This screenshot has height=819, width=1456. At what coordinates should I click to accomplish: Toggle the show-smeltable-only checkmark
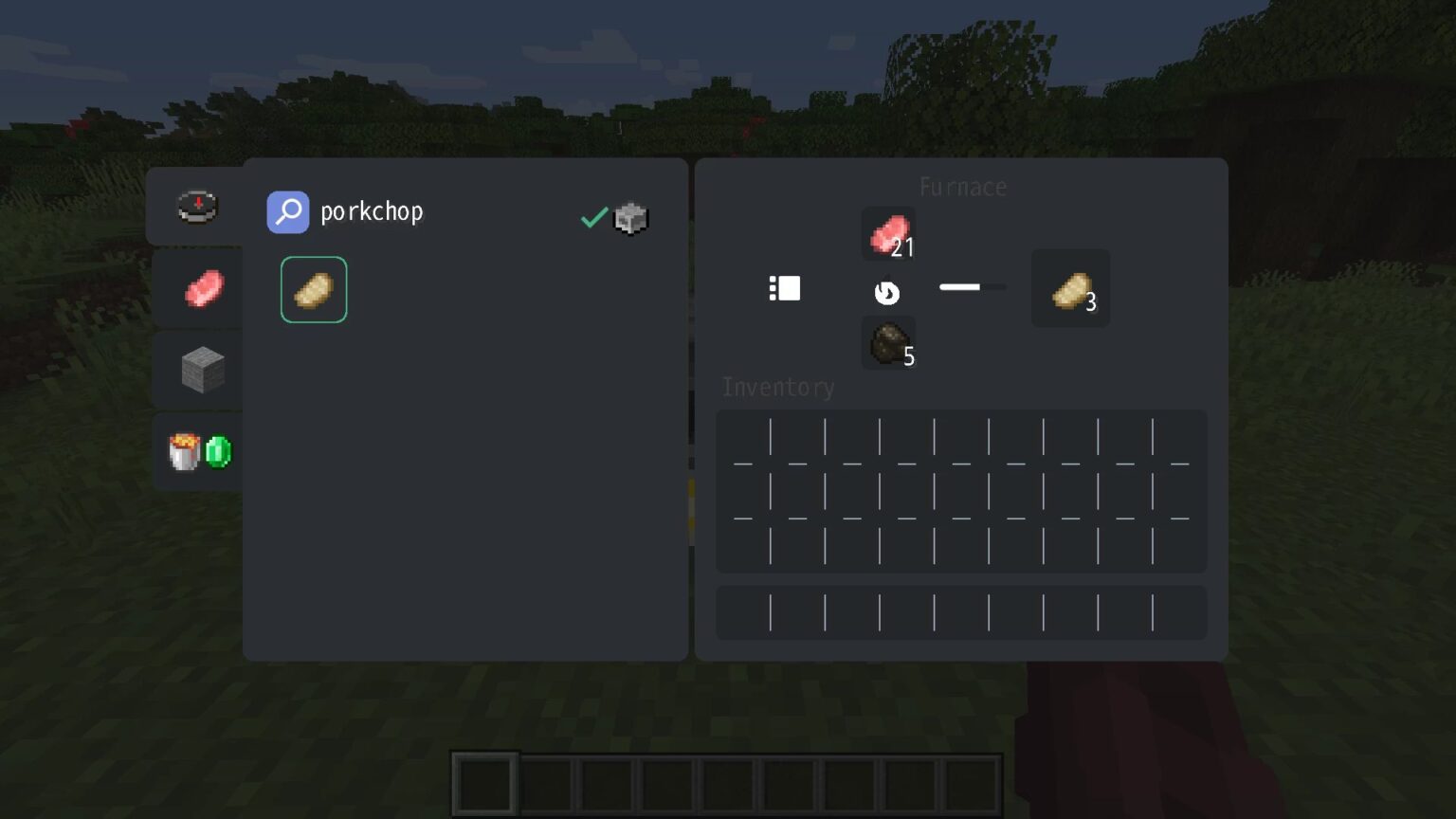pos(593,216)
